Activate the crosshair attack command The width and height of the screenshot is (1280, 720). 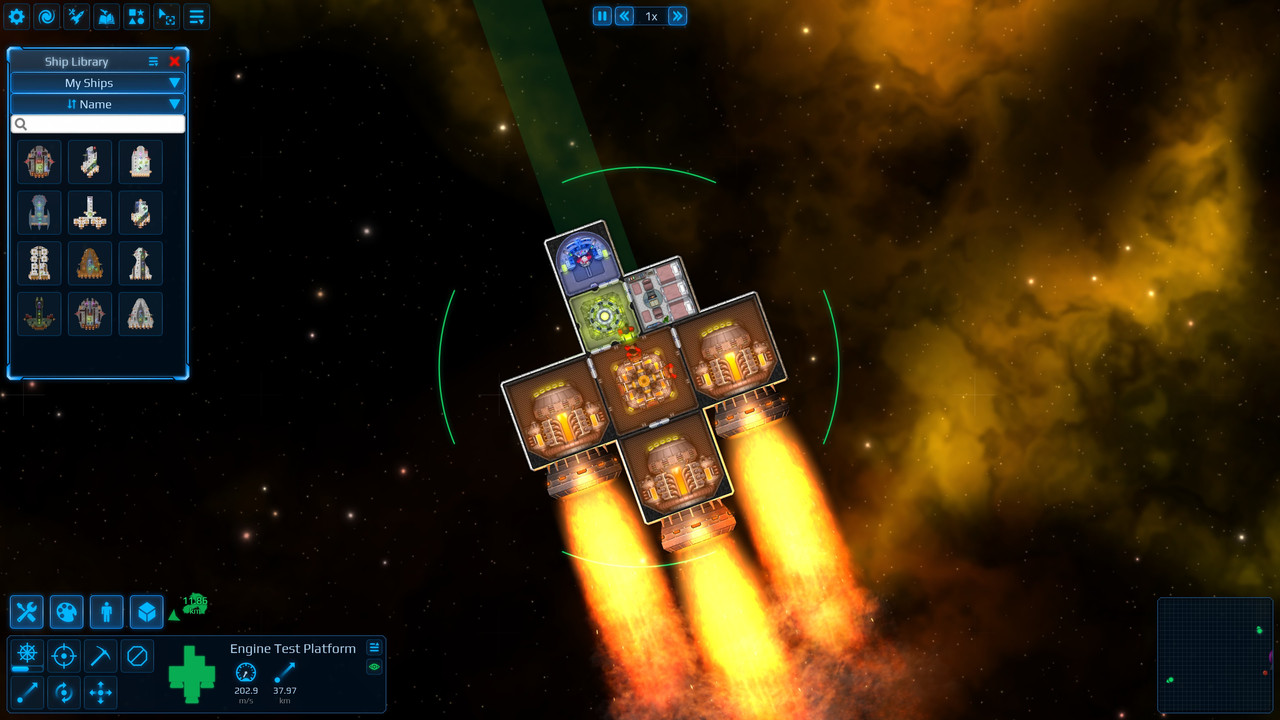[x=64, y=656]
